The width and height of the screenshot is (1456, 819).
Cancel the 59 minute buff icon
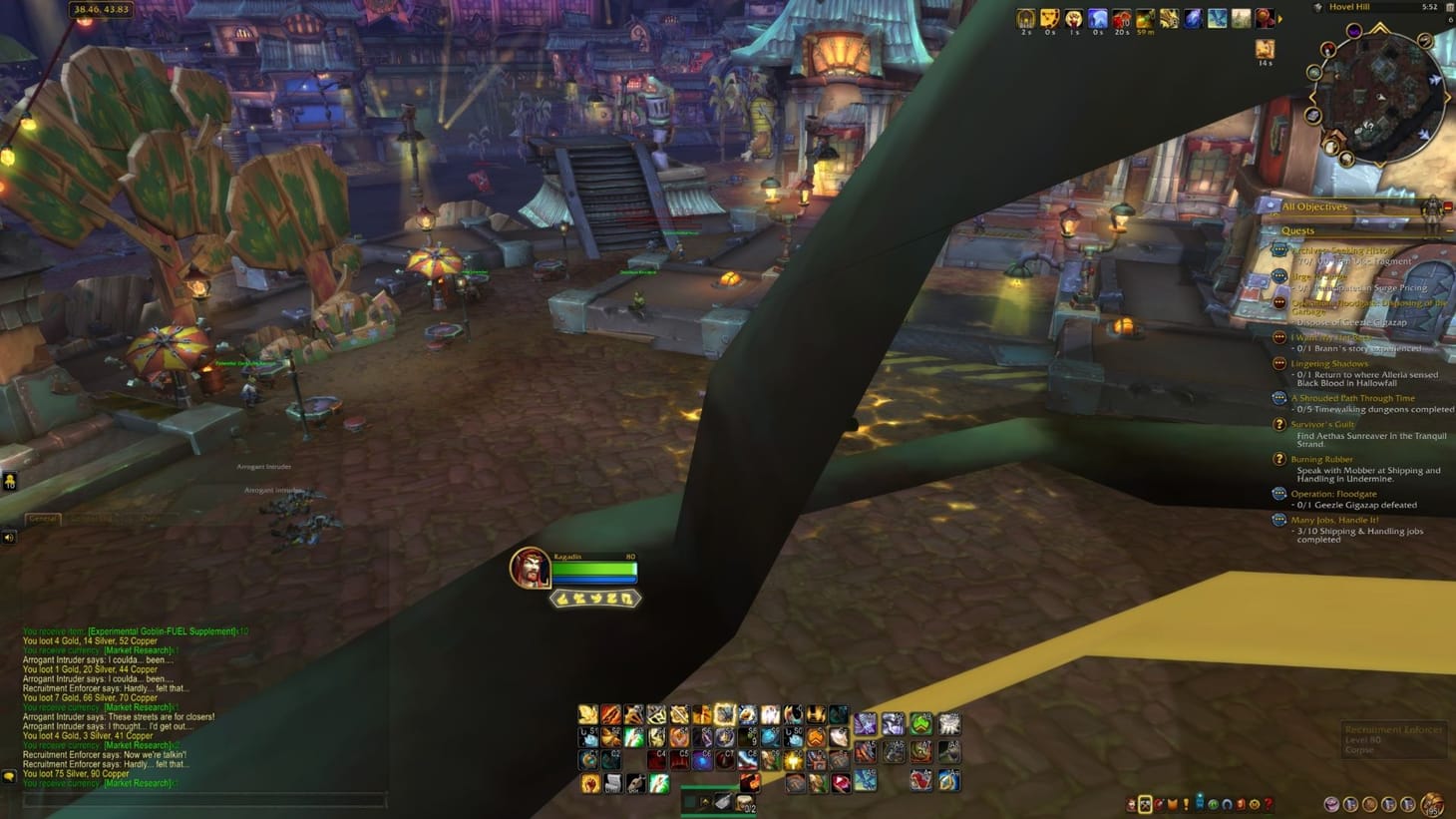point(1144,18)
